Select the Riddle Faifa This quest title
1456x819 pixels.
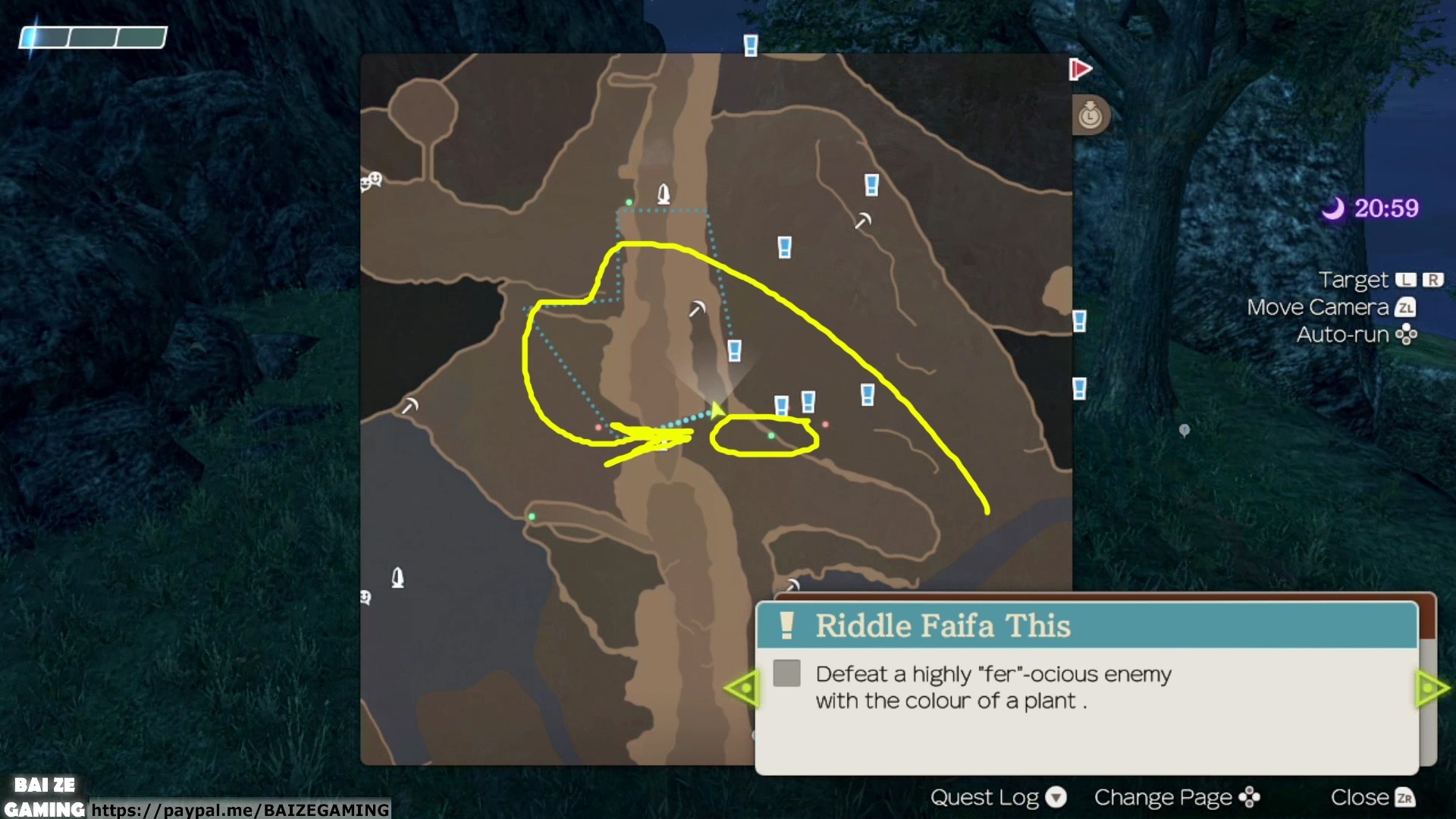point(943,626)
